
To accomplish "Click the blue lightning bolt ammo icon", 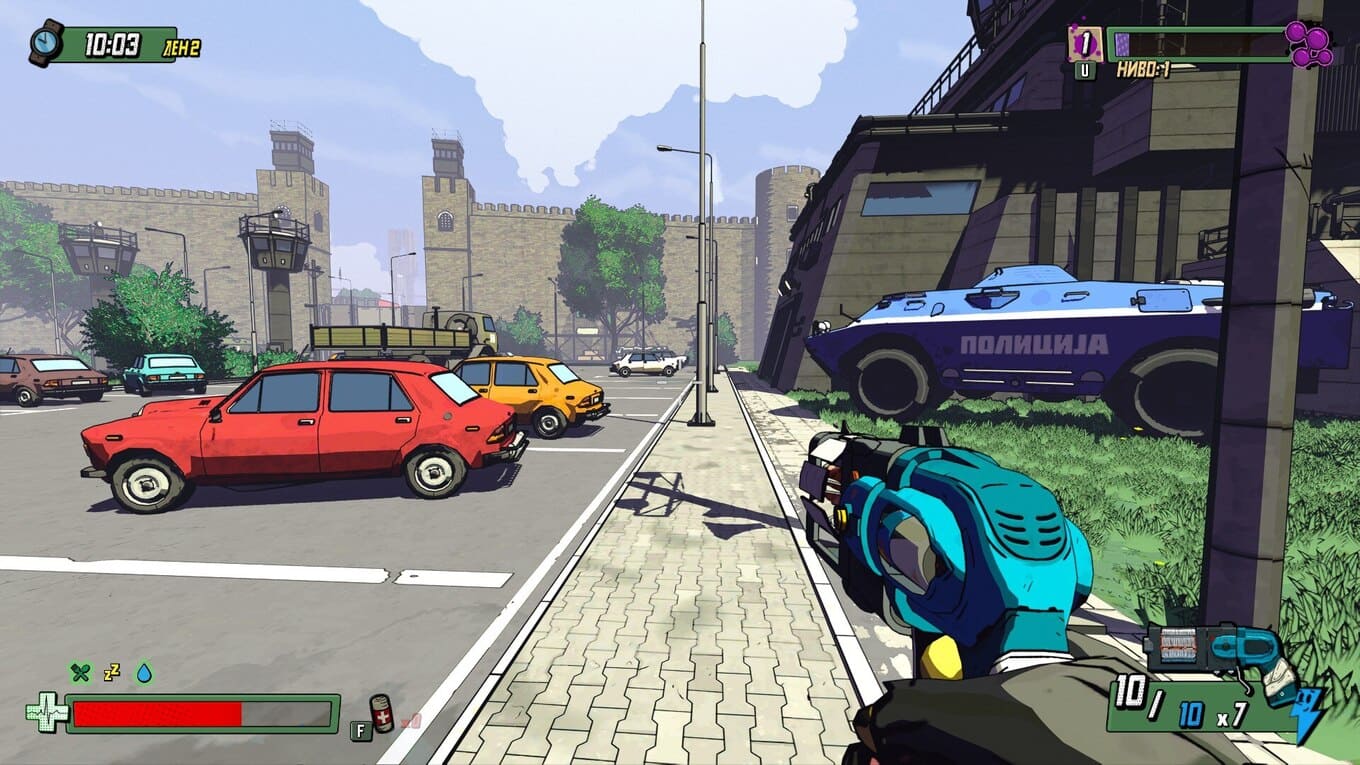I will tap(1309, 714).
